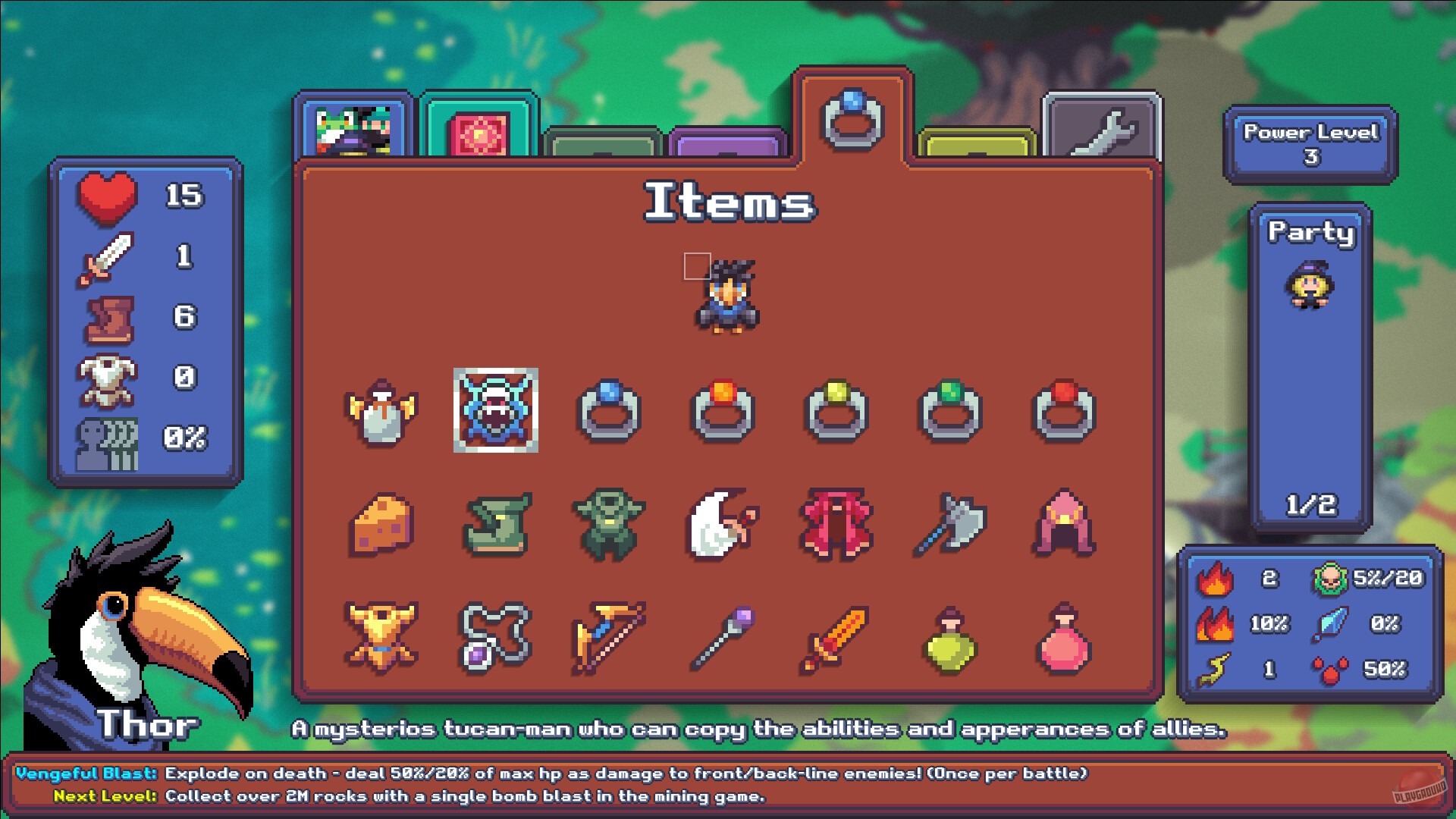Screen dimensions: 1456x819
Task: Open the character portrait tab
Action: click(x=353, y=125)
